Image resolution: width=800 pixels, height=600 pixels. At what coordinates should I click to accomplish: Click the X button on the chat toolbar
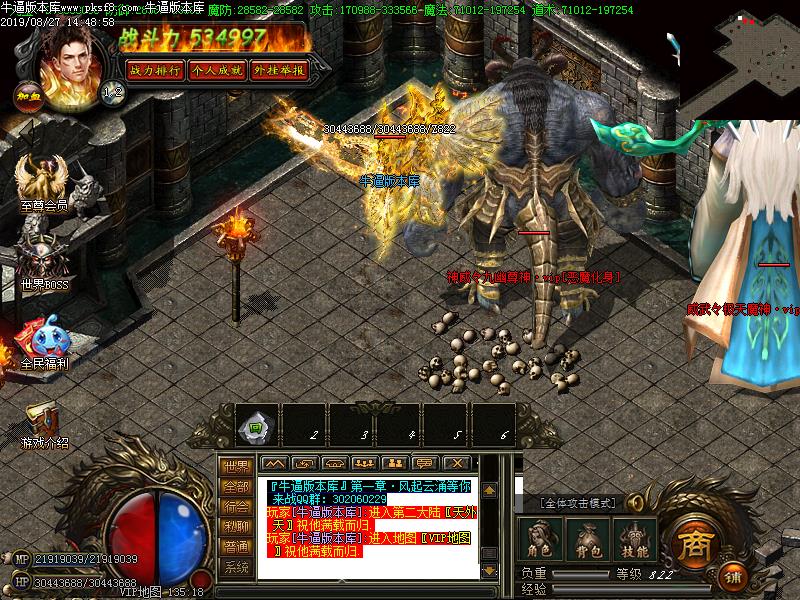457,463
